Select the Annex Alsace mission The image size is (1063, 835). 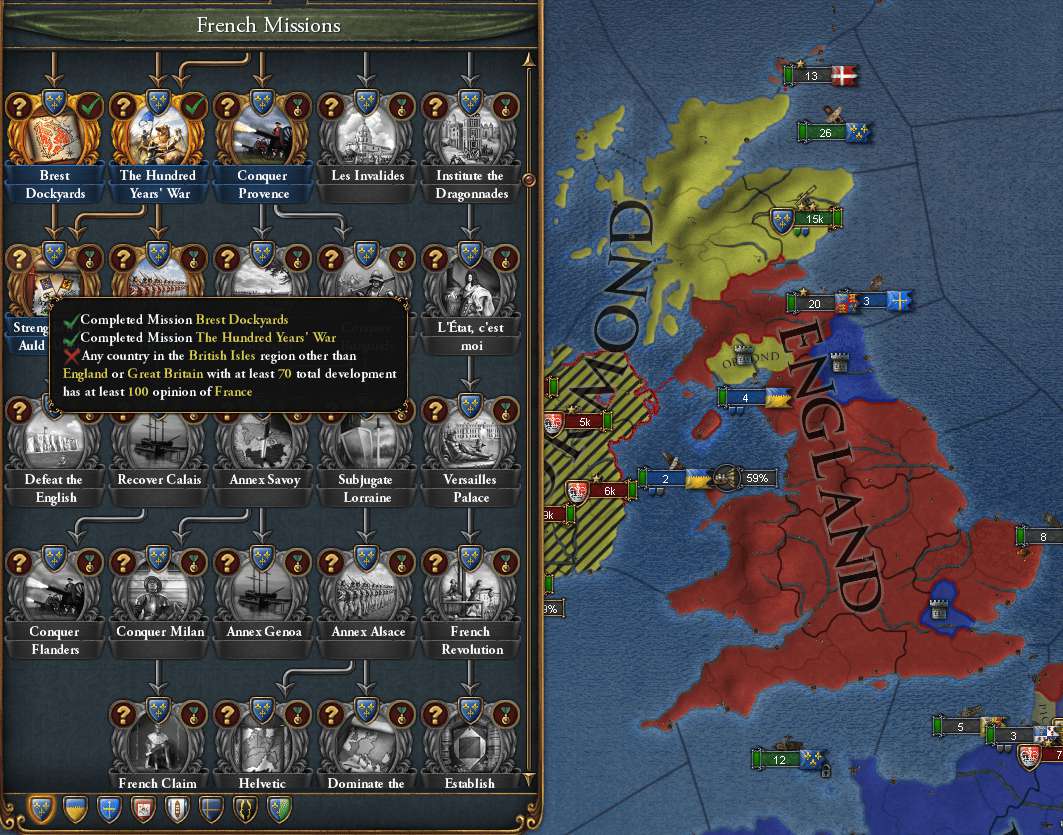click(x=367, y=590)
